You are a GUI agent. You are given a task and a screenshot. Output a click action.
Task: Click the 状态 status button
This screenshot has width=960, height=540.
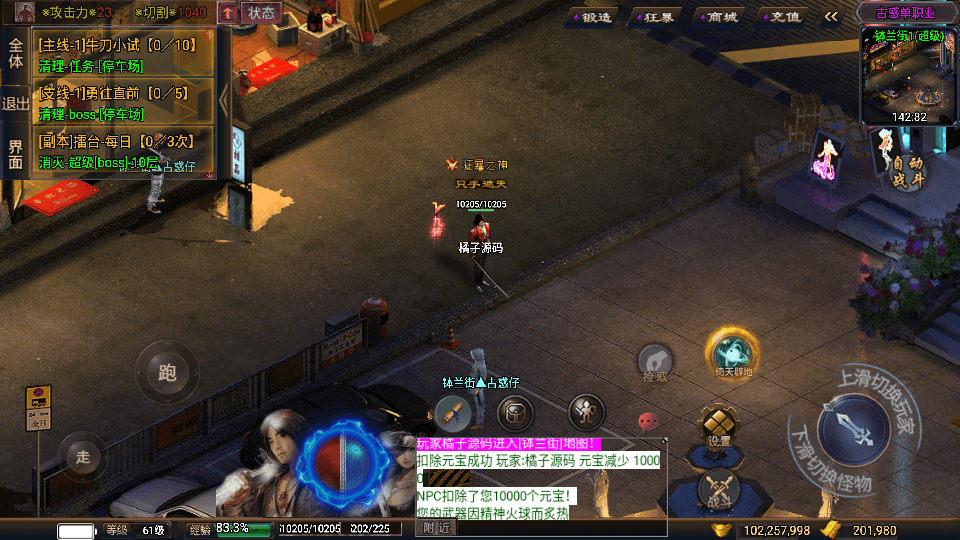(x=261, y=13)
